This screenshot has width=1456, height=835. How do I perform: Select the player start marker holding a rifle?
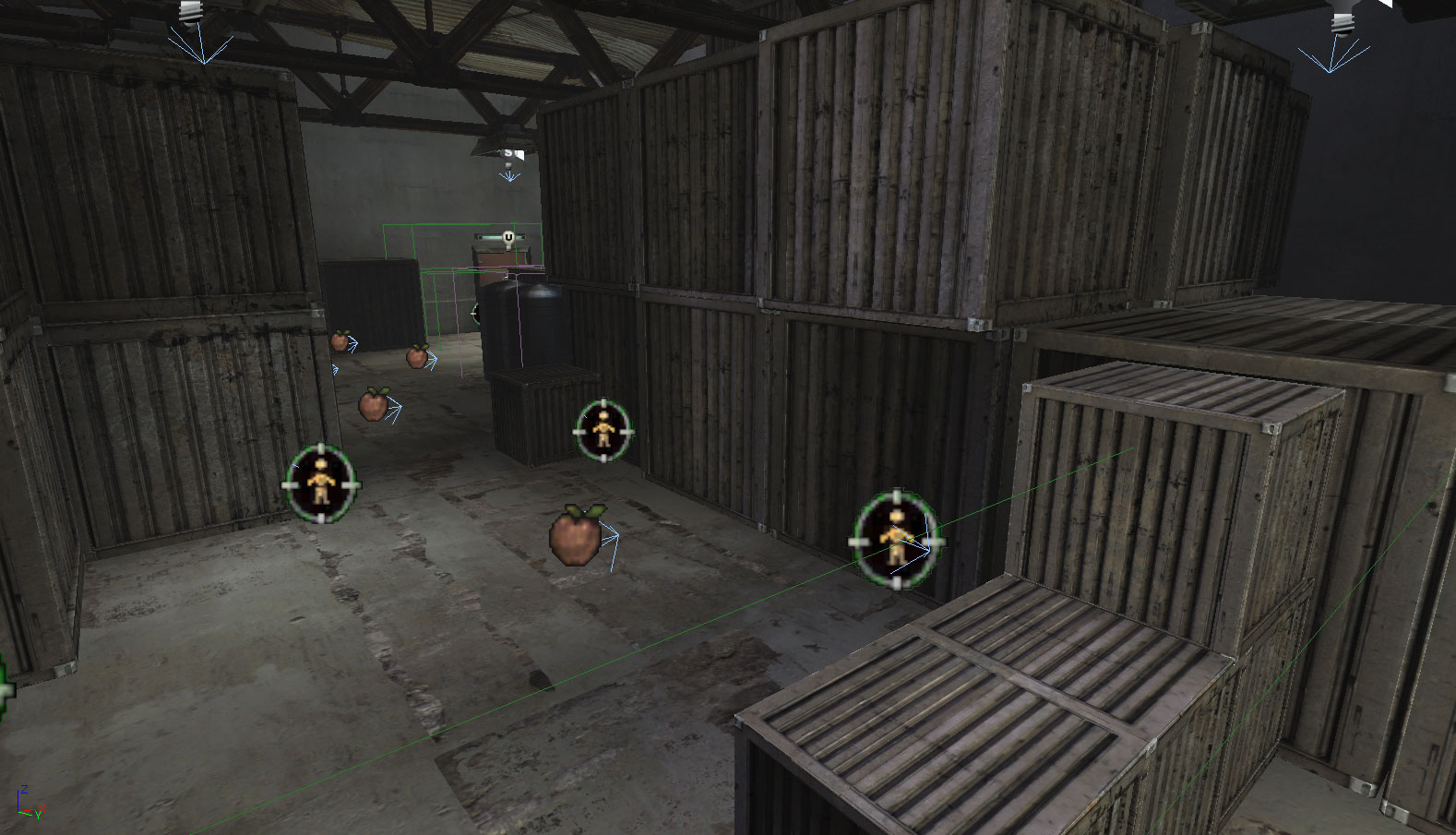[896, 539]
